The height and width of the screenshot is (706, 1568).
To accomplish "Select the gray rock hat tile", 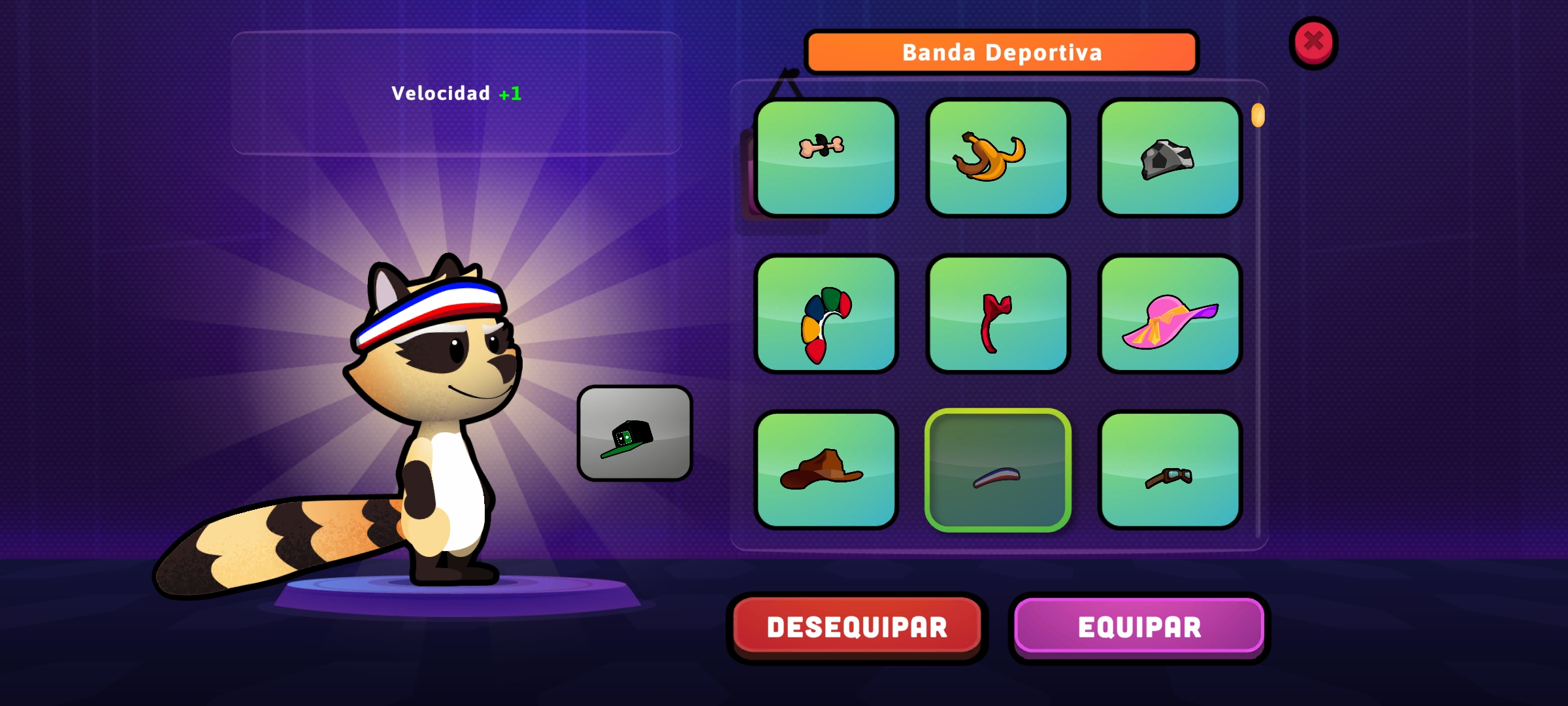I will pos(1169,158).
